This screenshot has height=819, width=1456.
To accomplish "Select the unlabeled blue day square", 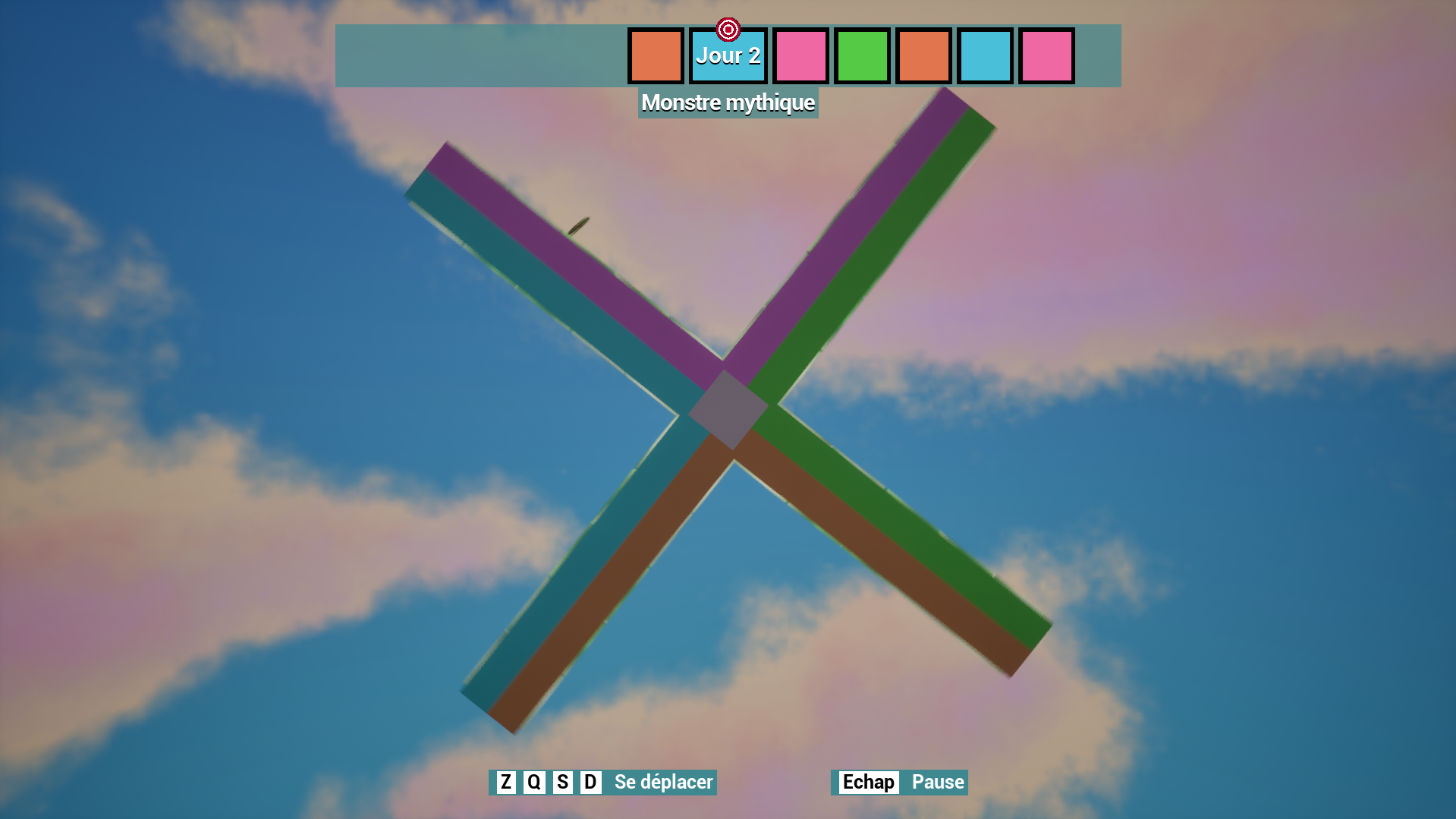I will click(985, 56).
